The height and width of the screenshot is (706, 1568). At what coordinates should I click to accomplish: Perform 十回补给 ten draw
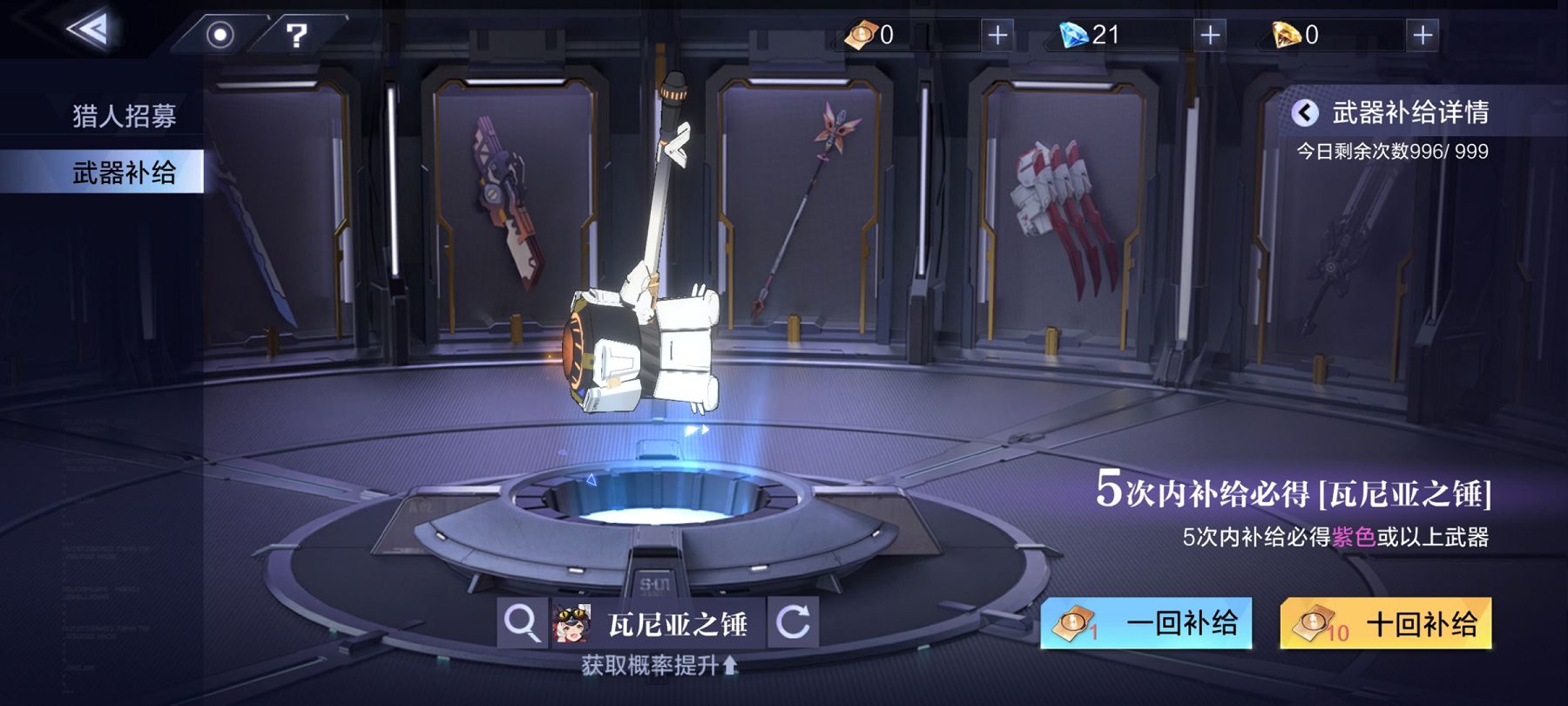tap(1385, 623)
